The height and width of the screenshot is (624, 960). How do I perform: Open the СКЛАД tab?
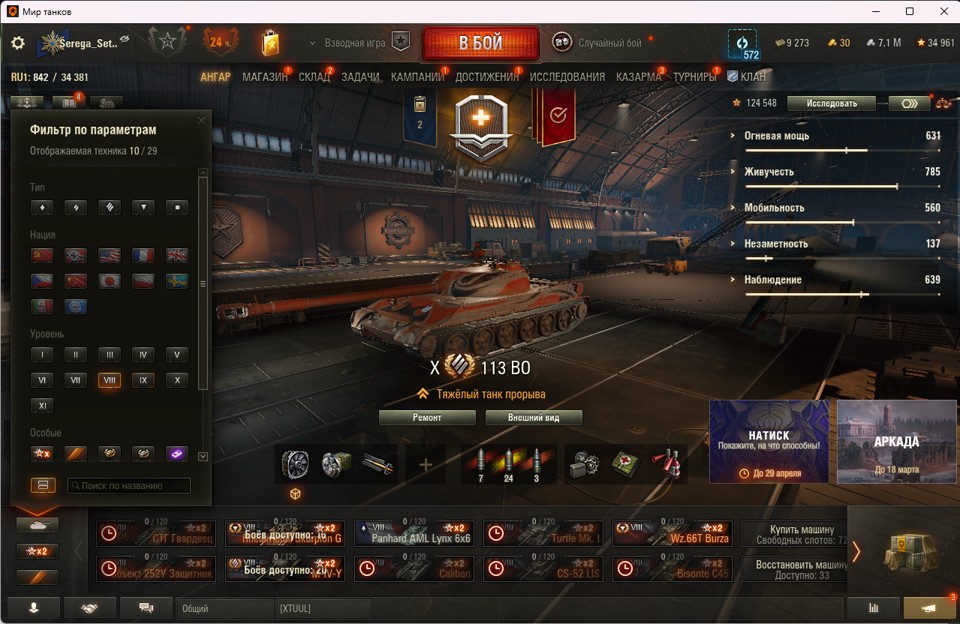(314, 77)
